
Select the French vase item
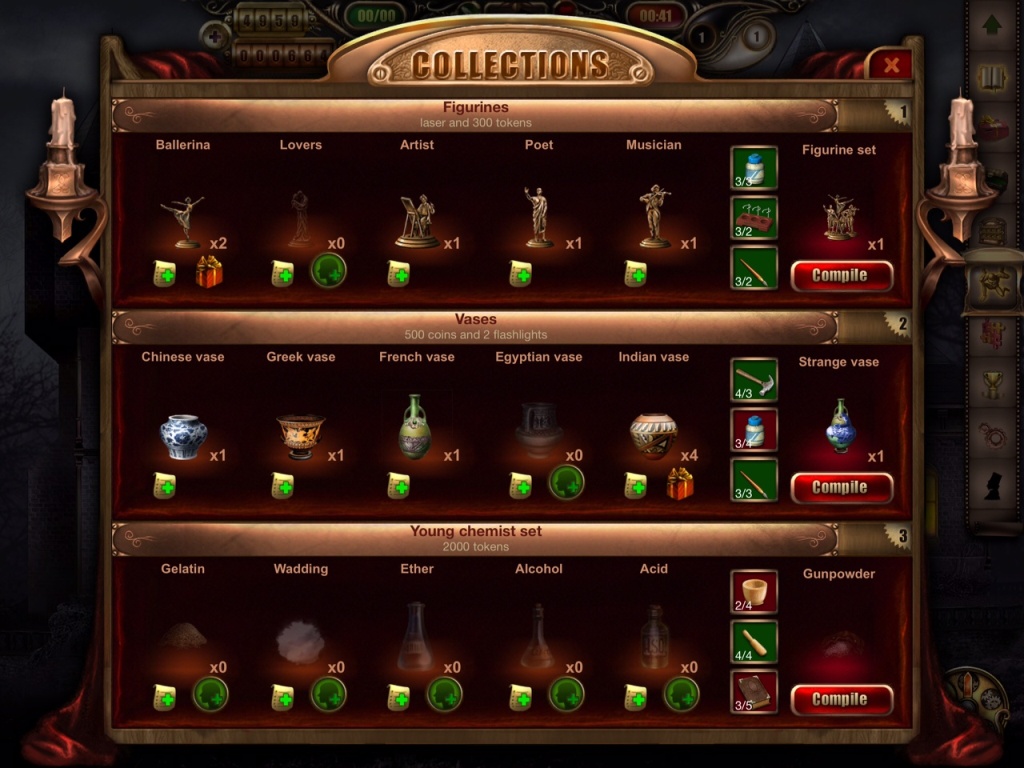[416, 427]
